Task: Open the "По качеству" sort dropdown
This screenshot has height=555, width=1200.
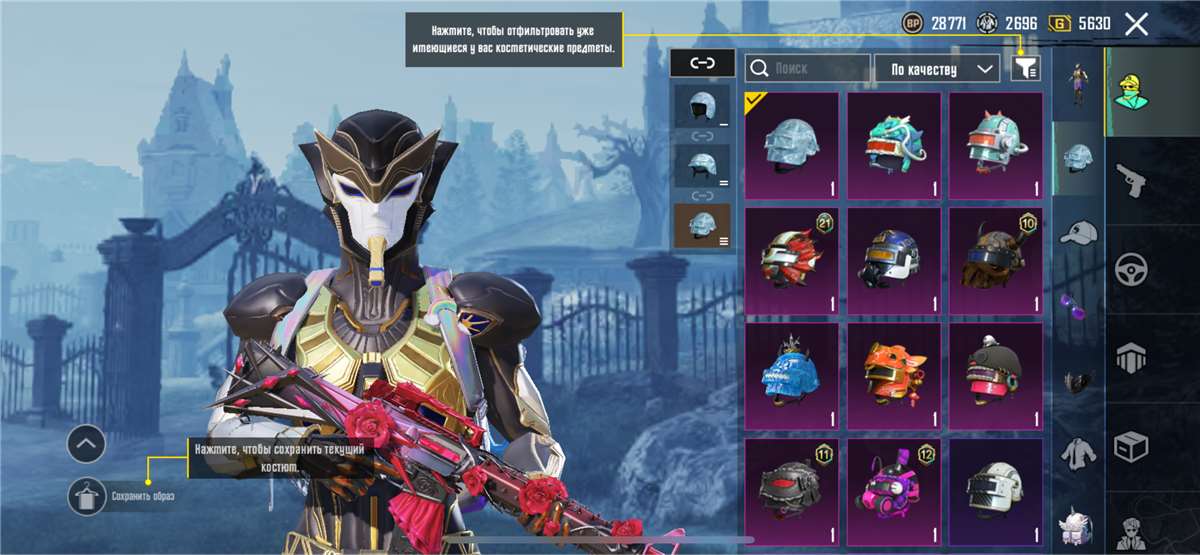Action: point(937,68)
